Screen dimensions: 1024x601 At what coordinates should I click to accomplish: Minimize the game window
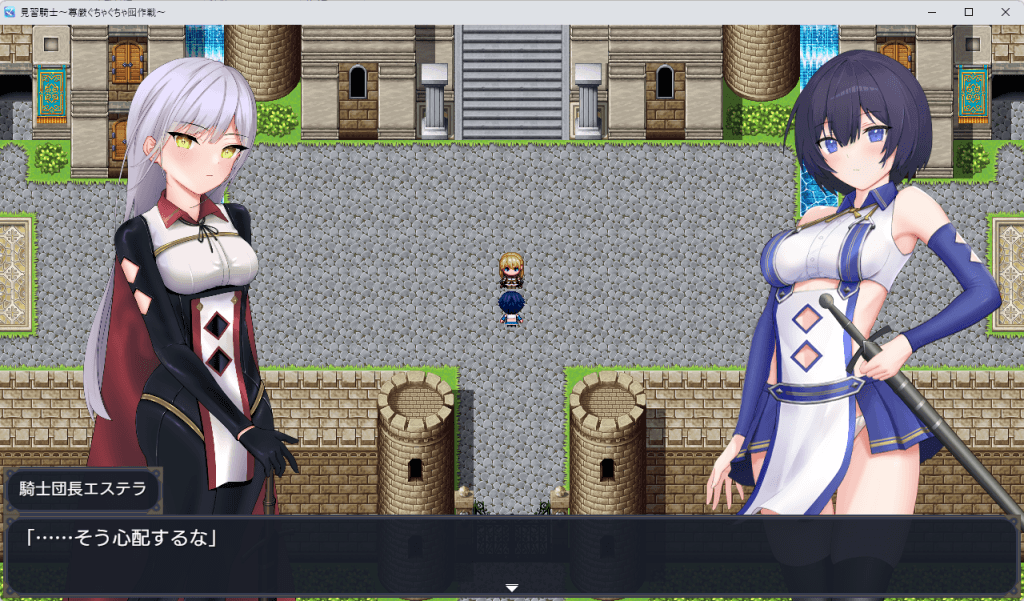934,11
